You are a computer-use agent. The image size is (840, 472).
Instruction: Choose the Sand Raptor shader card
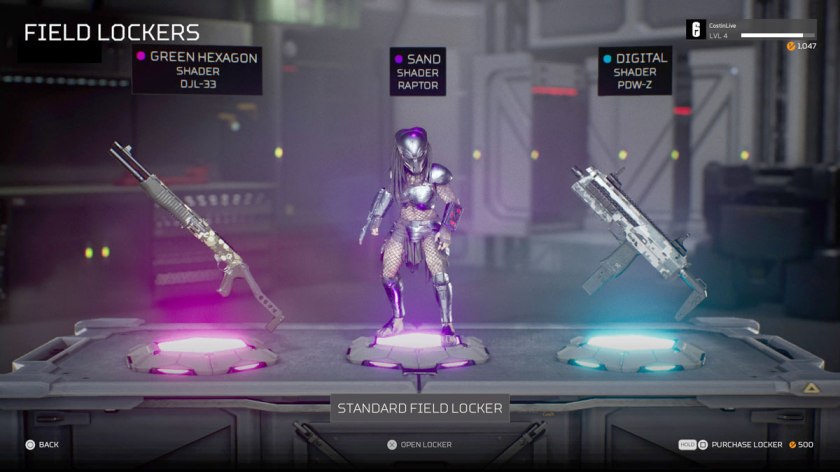pyautogui.click(x=418, y=72)
